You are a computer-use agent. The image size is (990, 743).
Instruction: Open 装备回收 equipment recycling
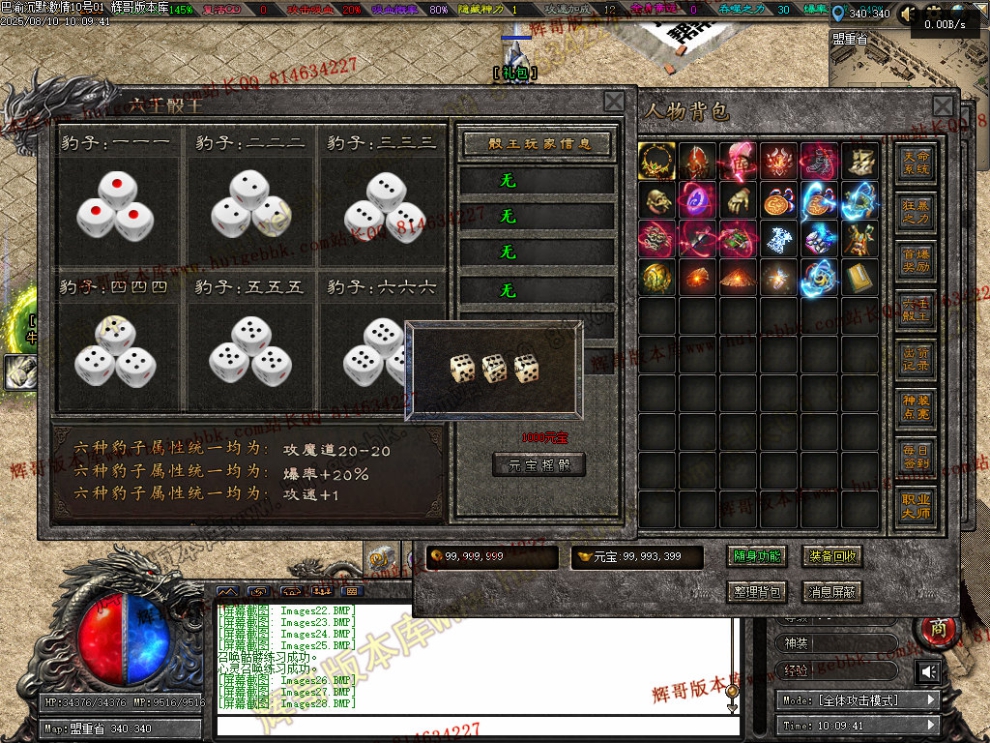[834, 557]
